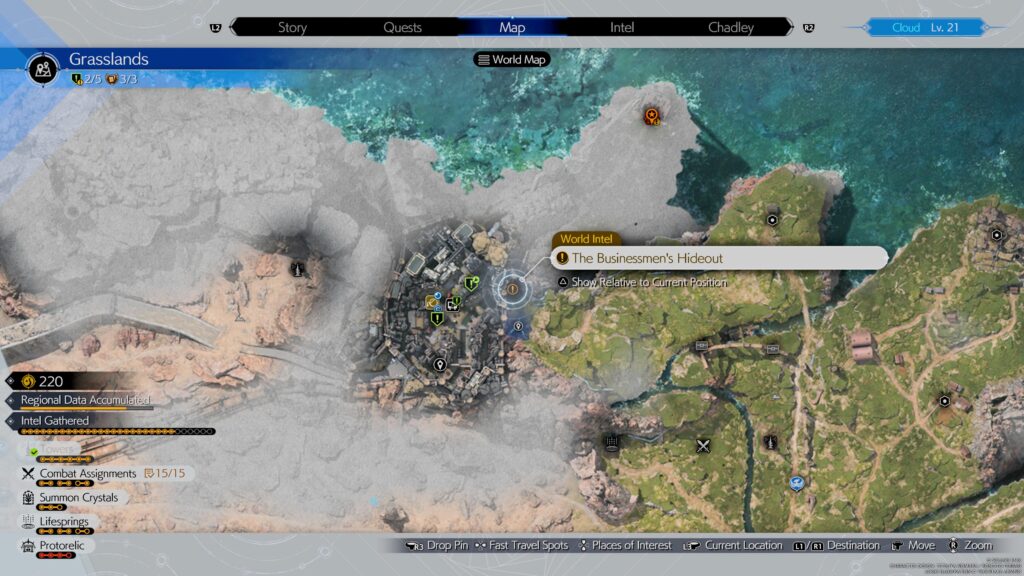Select The Businessmen's Hideout intel label
Screen dimensions: 1024x576
pos(718,258)
